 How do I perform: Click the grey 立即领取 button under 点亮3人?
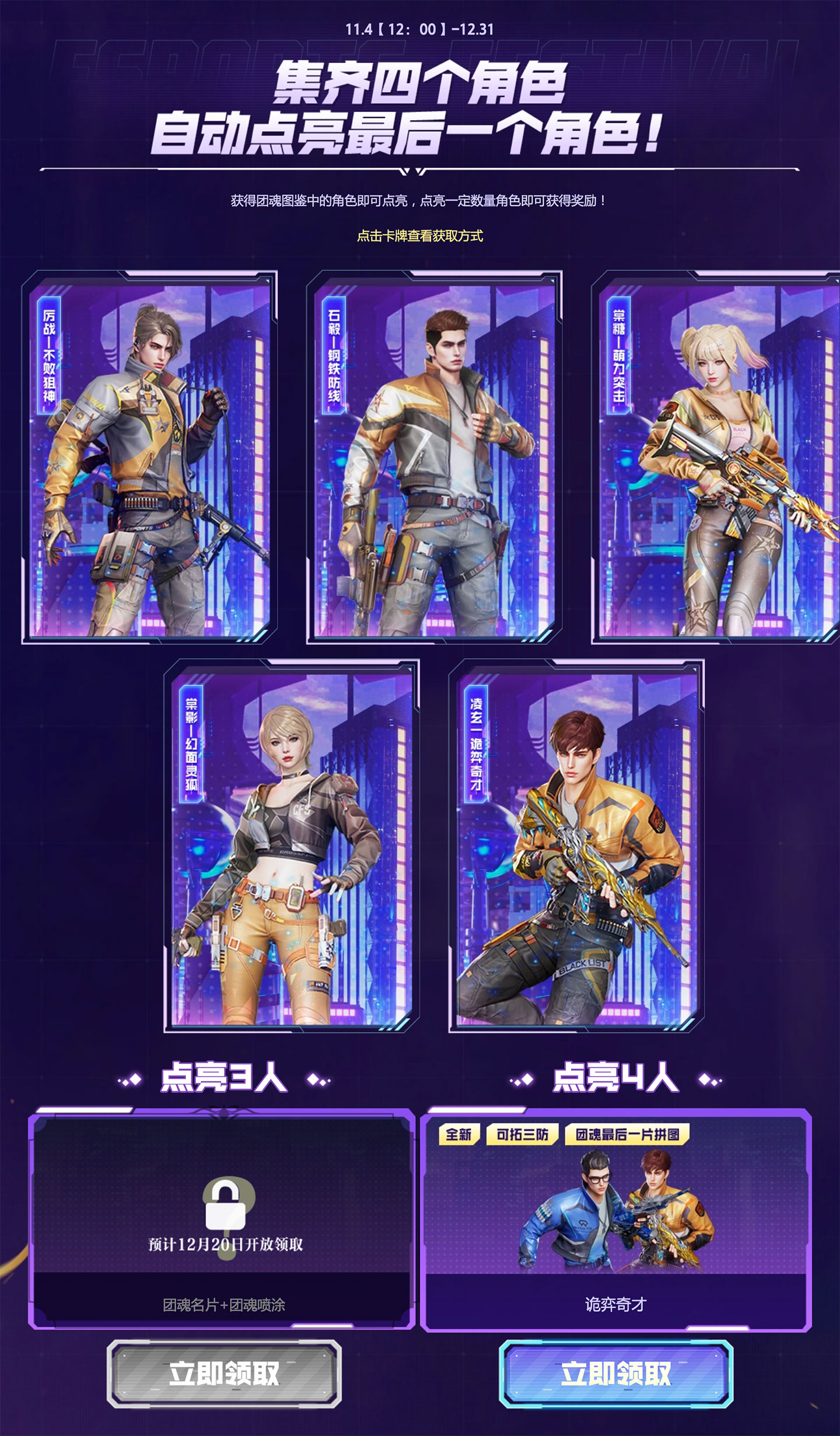click(x=224, y=1374)
